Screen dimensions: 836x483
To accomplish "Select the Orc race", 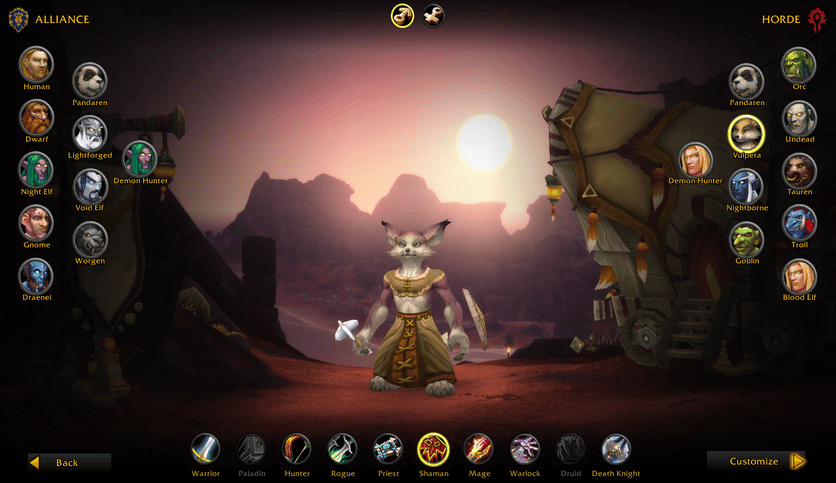I will 799,64.
